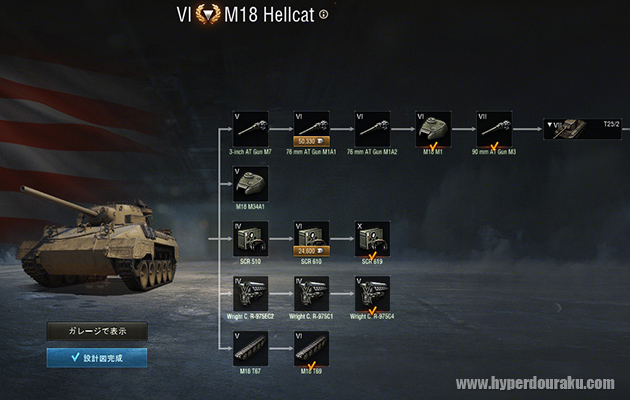Choose the 76 mm AT Gun M1A1 module
The height and width of the screenshot is (400, 630).
point(311,128)
